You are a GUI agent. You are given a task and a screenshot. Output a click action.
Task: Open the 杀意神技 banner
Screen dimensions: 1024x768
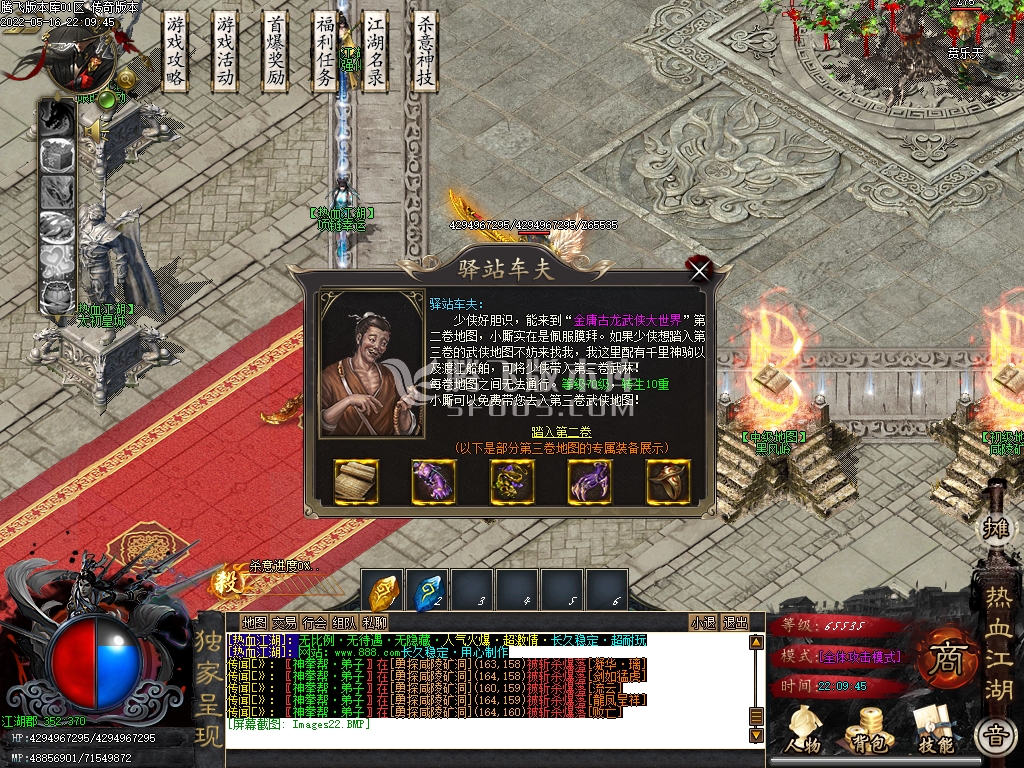pos(425,53)
